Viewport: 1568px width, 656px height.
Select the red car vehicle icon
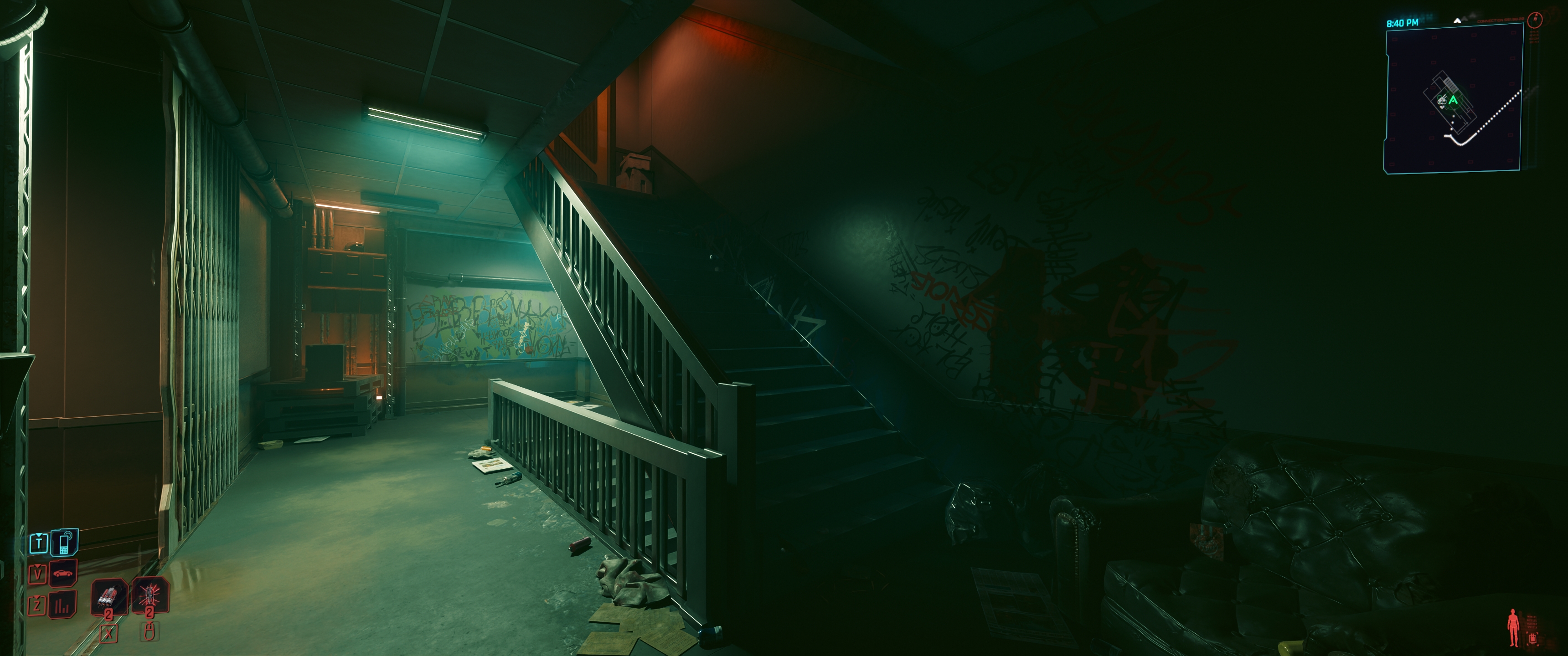pos(63,573)
